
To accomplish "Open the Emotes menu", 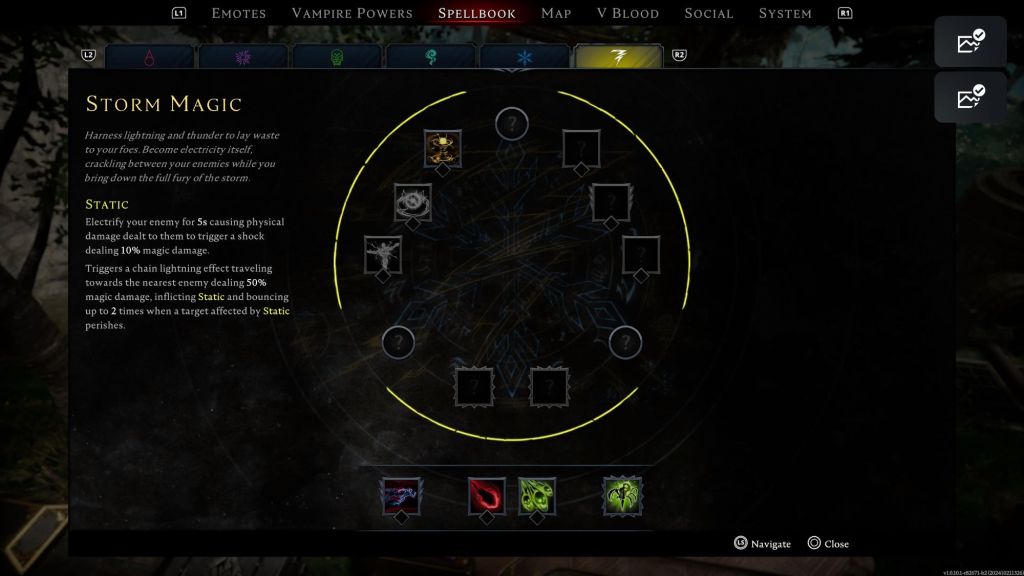I will tap(238, 13).
